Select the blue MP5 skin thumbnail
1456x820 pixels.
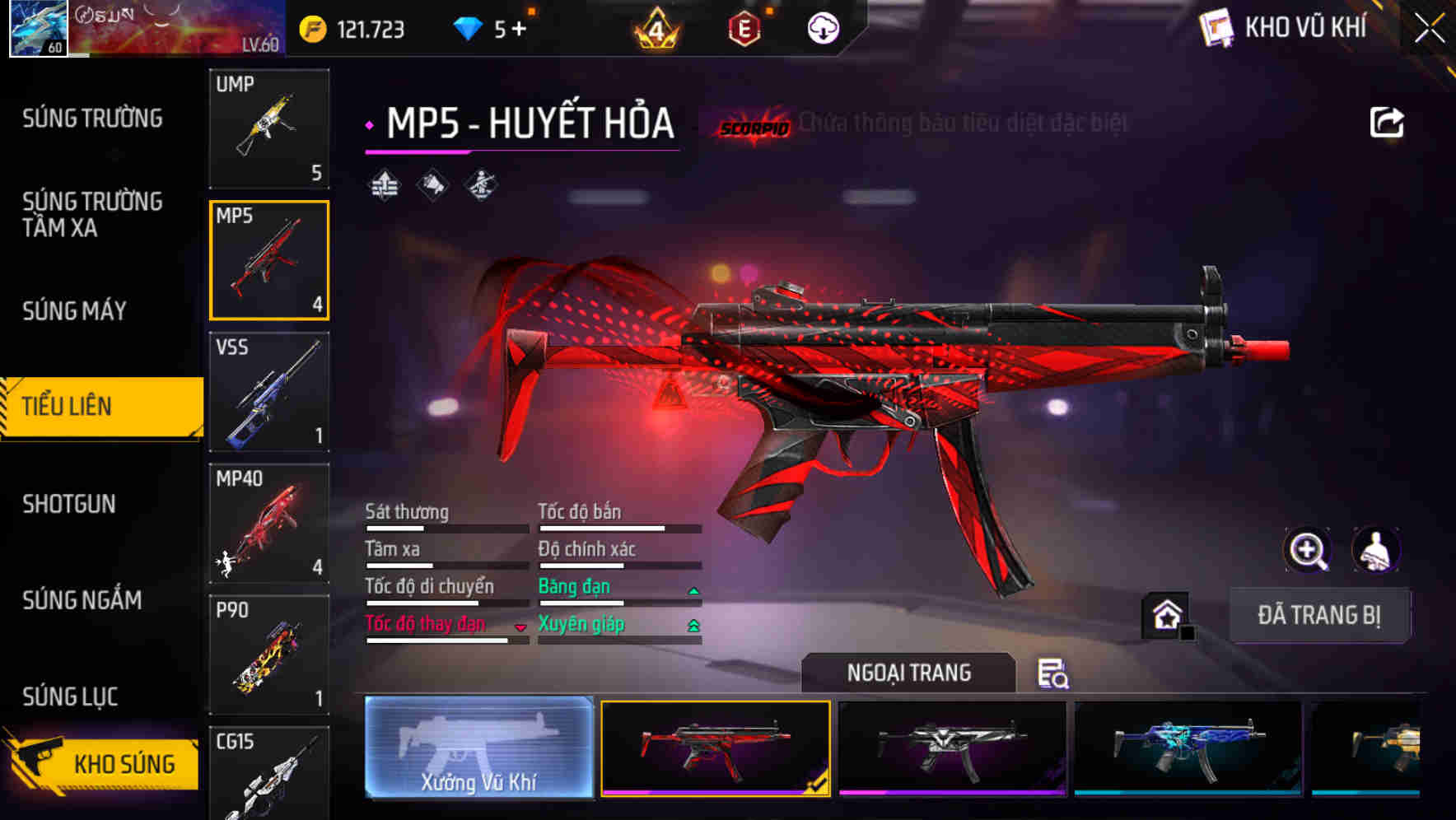click(1187, 750)
